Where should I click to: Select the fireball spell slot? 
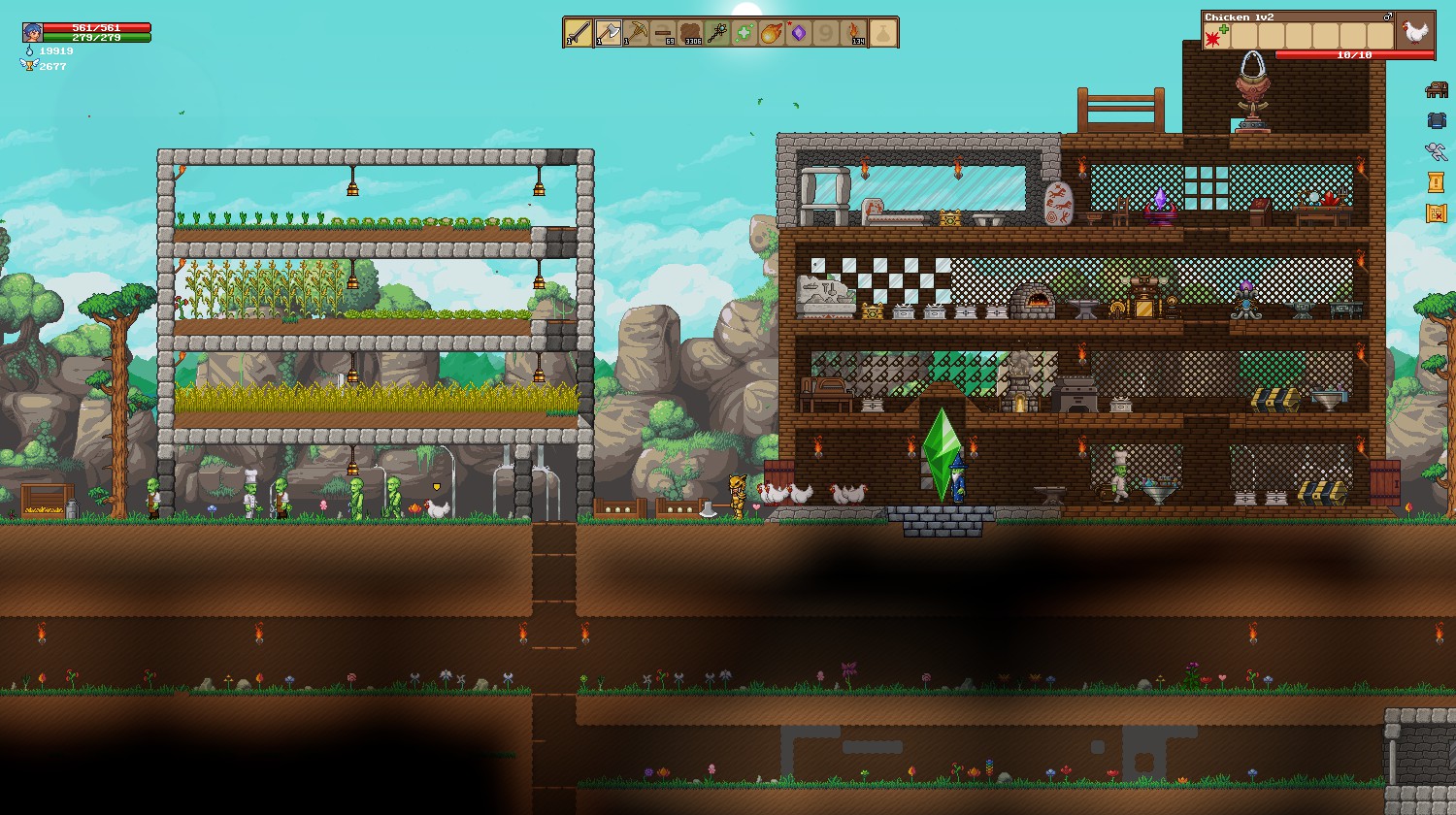[772, 33]
